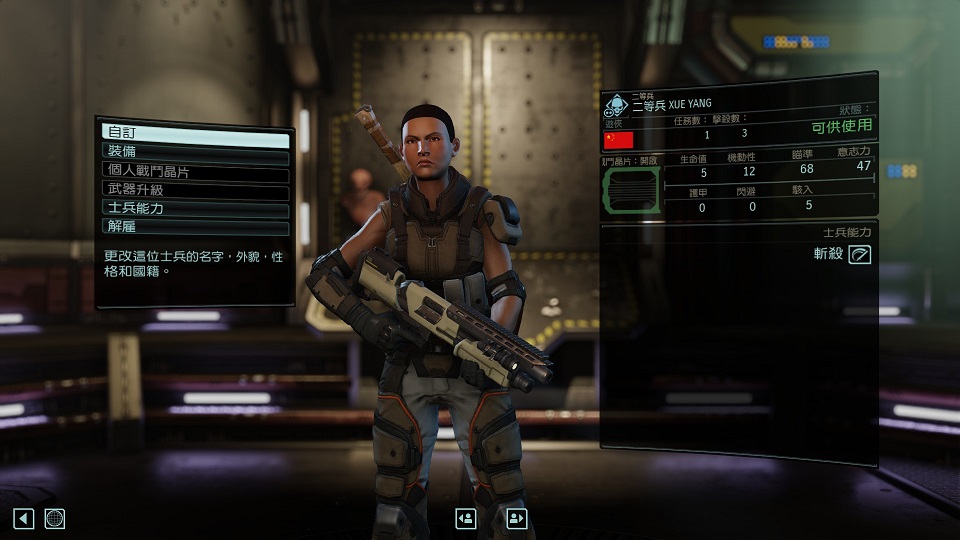Open the 個人戰鬥晶片 menu entry

point(195,171)
